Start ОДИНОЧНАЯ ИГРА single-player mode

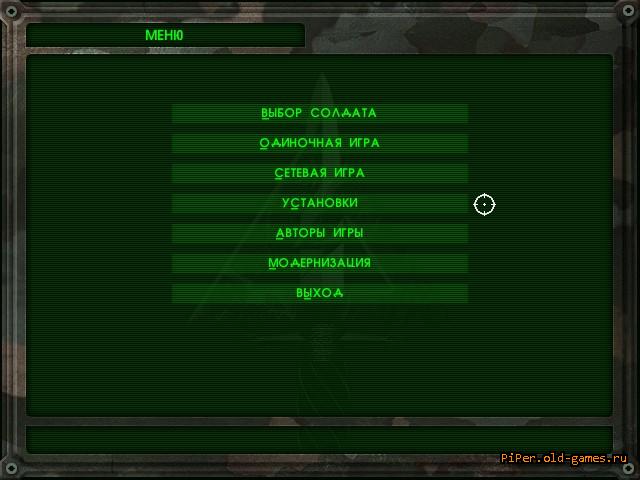pyautogui.click(x=319, y=143)
